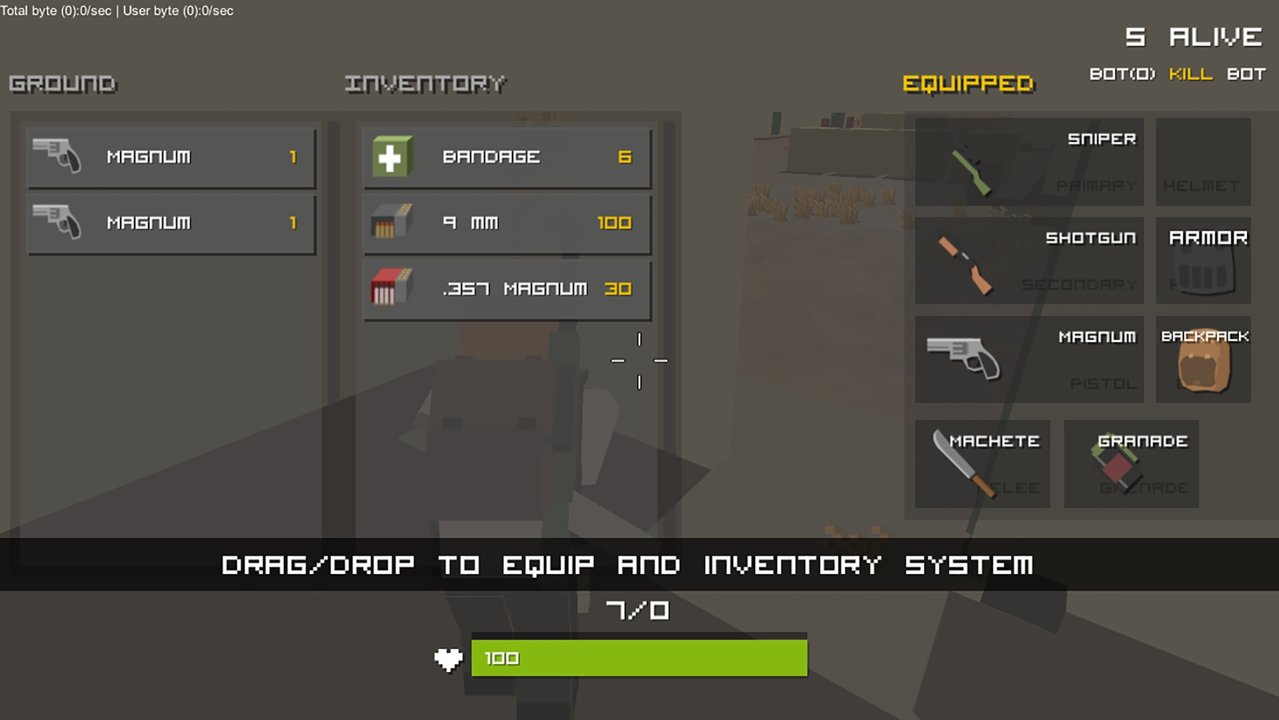Select the Bandage inventory item
1279x720 pixels.
click(x=506, y=157)
